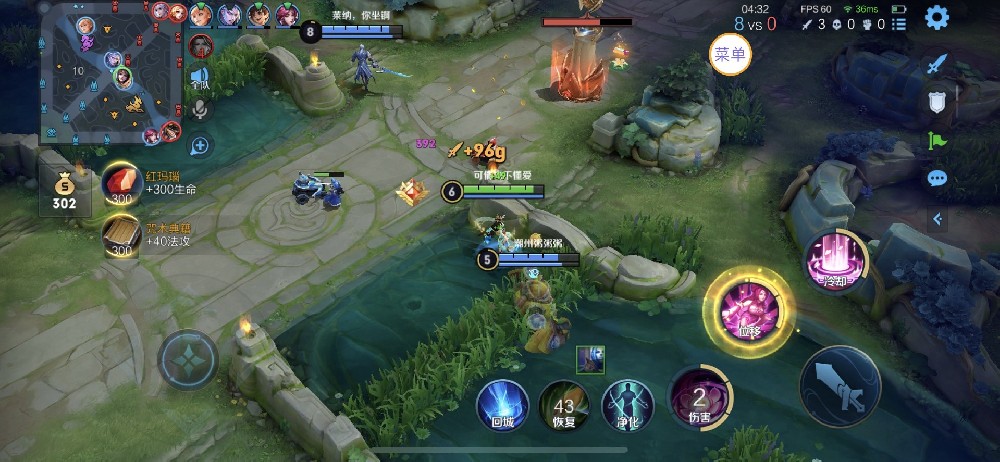This screenshot has width=1000, height=462.
Task: Open the shop via the gold bag
Action: [x=64, y=189]
